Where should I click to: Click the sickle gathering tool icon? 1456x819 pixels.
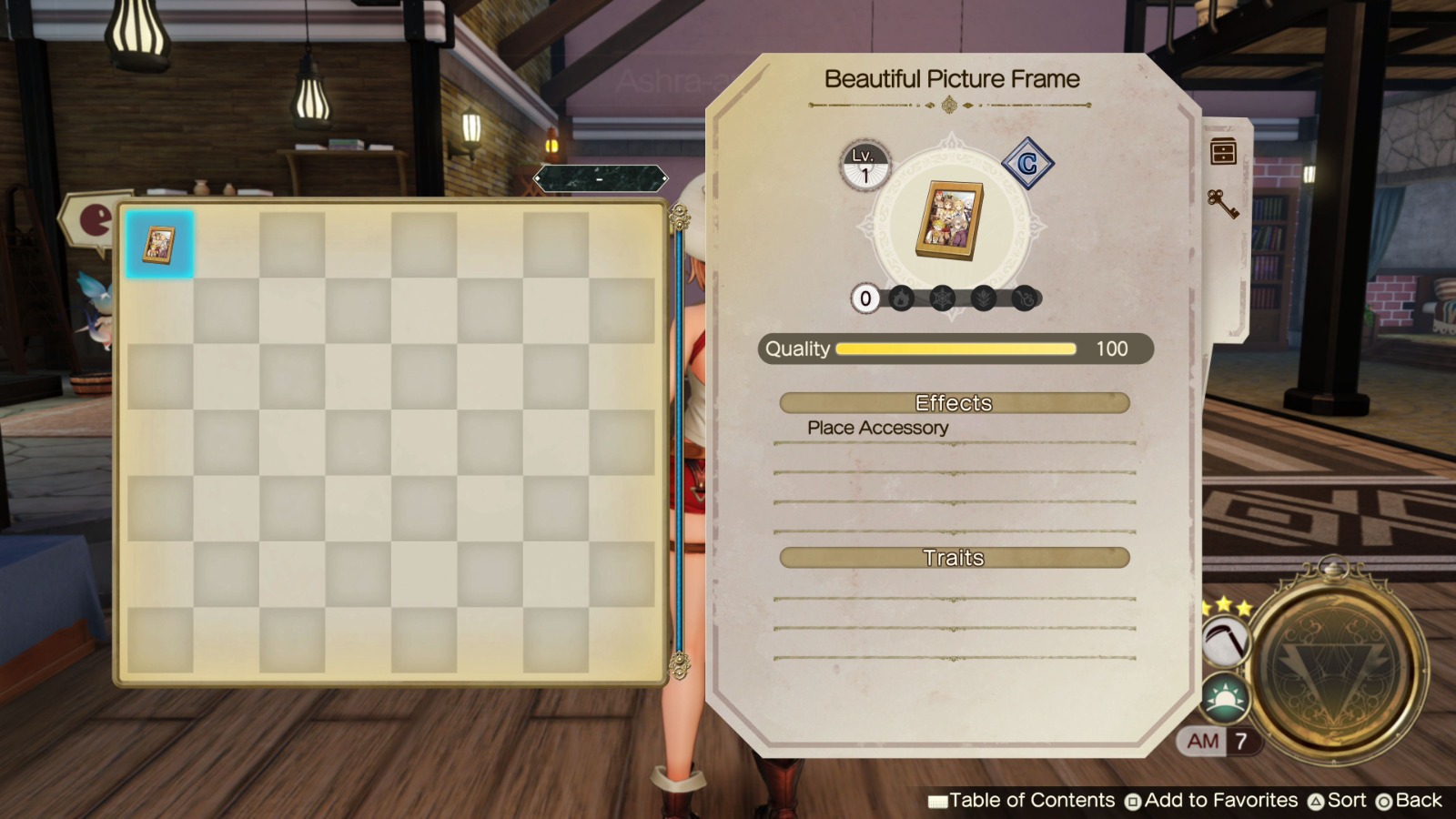1228,643
